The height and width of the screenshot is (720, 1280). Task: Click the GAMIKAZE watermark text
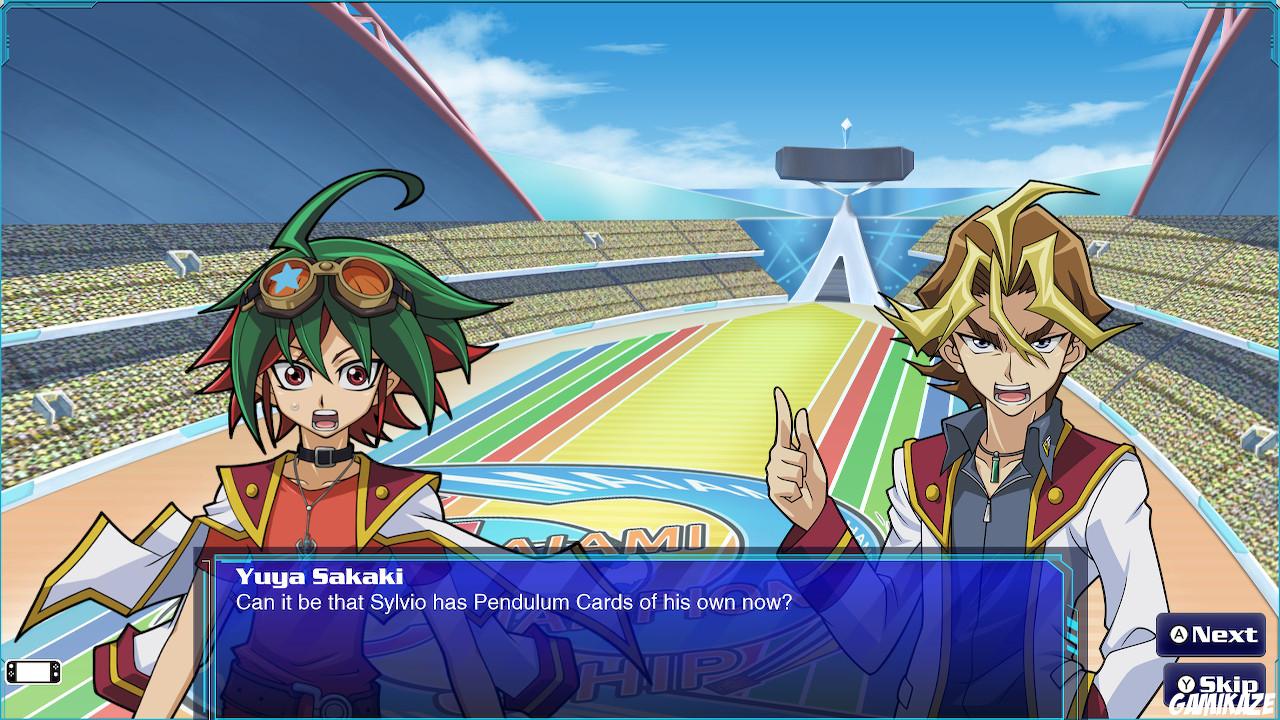tap(1218, 702)
